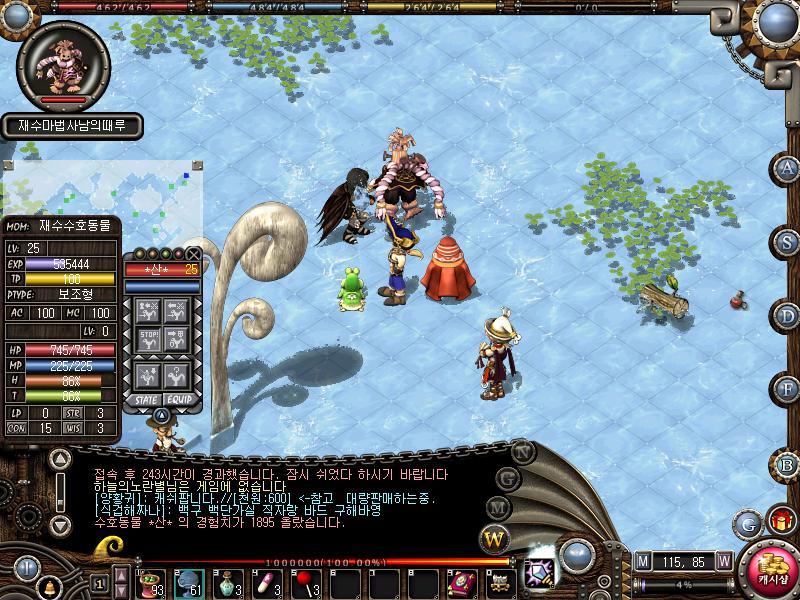
Task: Select the red spellbook hotbar slot
Action: (x=461, y=582)
